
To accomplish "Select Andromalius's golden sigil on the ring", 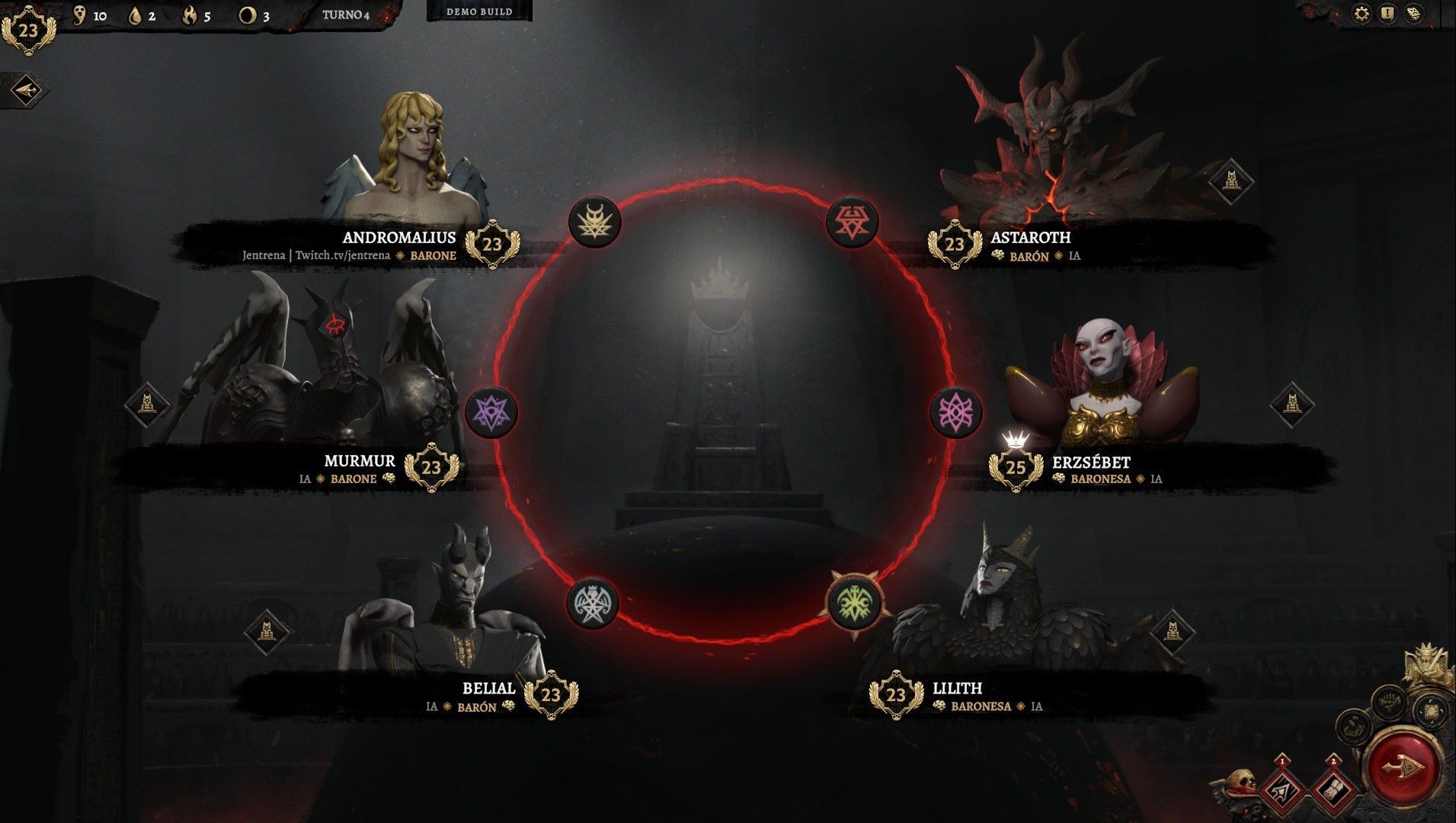I will pyautogui.click(x=595, y=222).
